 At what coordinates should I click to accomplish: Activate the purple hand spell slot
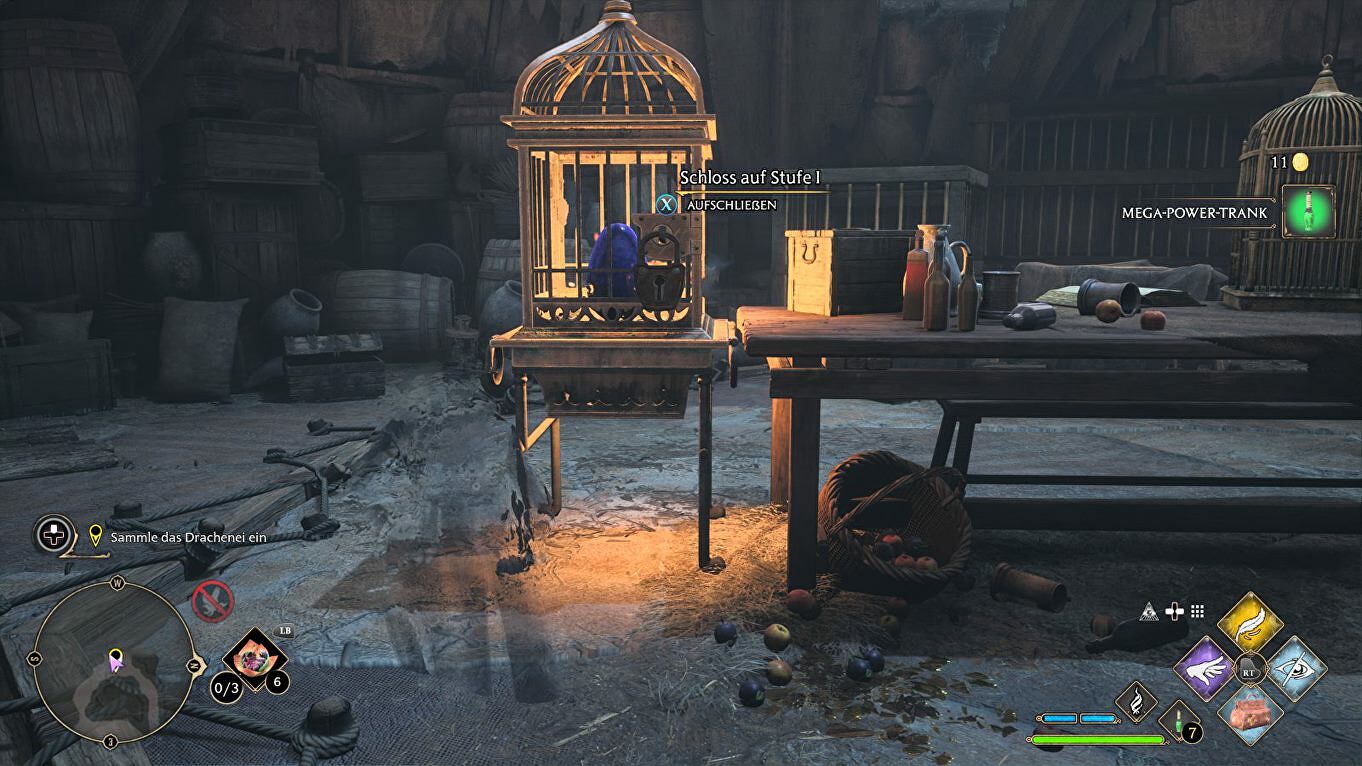pos(1206,668)
